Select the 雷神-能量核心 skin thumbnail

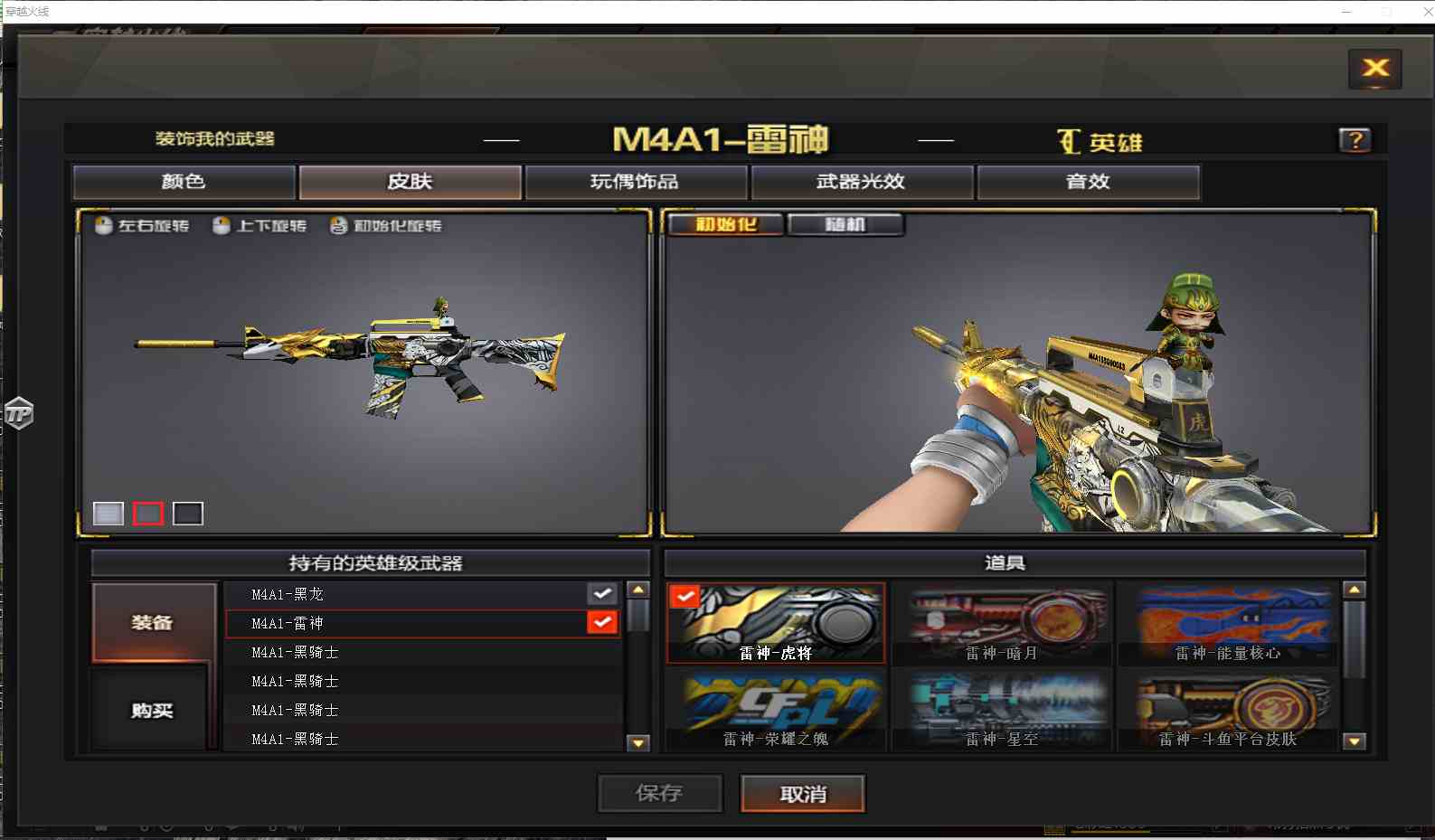(1227, 624)
